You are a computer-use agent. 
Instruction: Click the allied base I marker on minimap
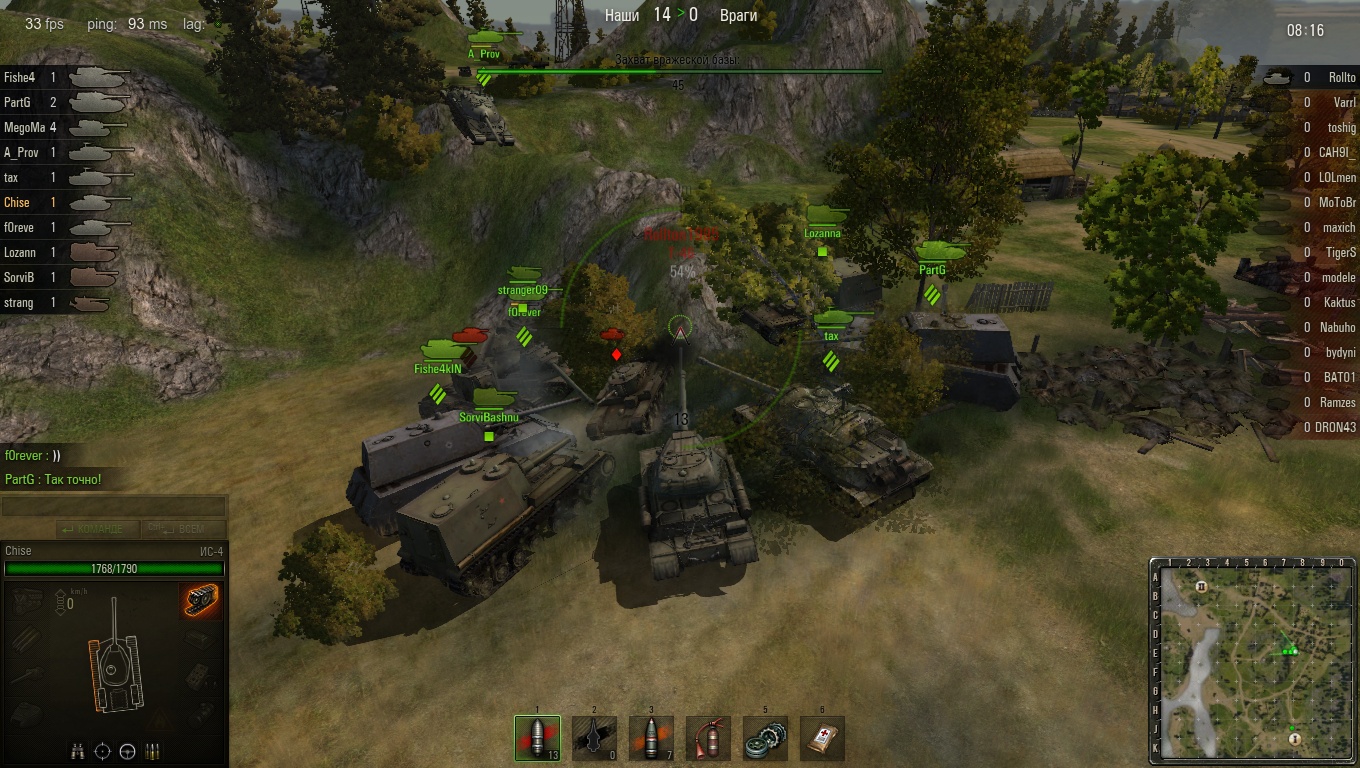pos(1295,738)
